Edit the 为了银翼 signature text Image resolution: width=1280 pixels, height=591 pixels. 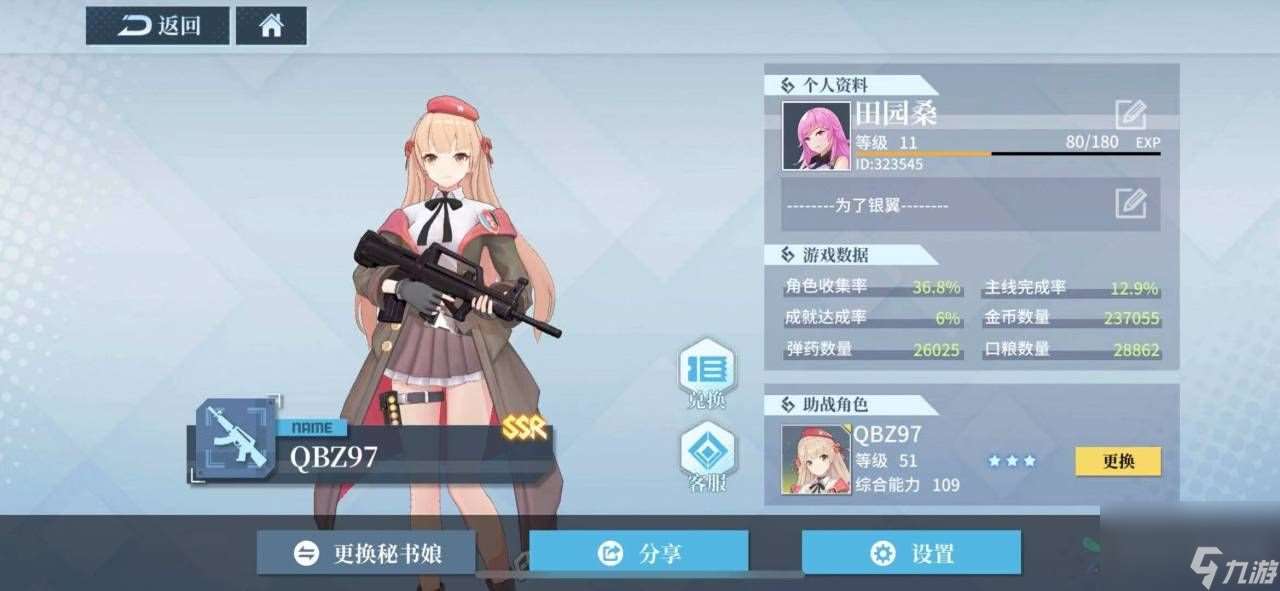1130,204
